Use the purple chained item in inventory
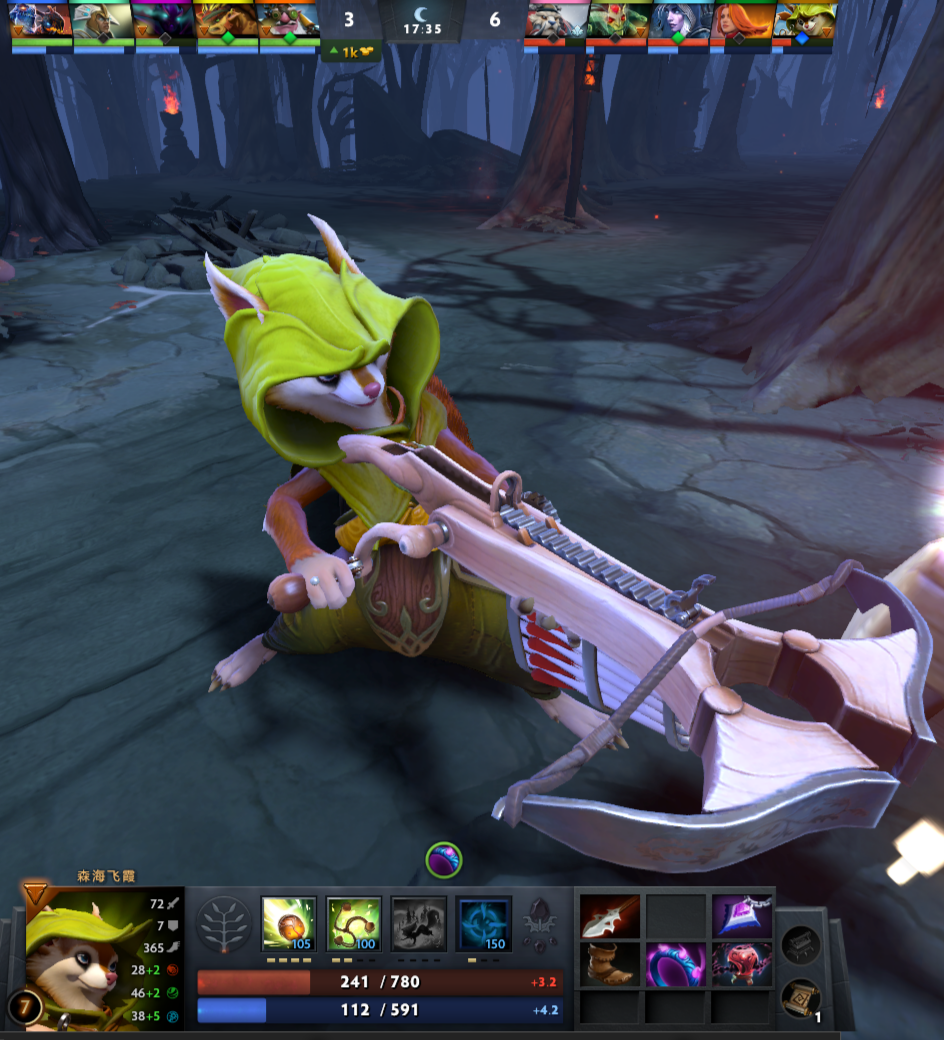 [x=742, y=916]
